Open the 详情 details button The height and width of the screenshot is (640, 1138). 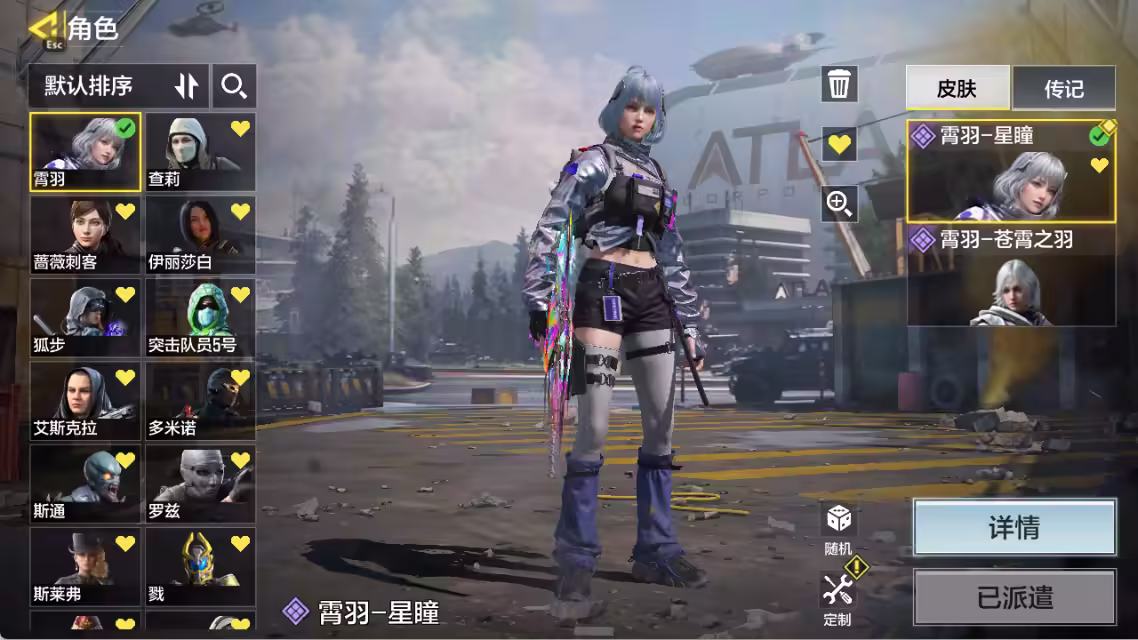click(x=1014, y=527)
